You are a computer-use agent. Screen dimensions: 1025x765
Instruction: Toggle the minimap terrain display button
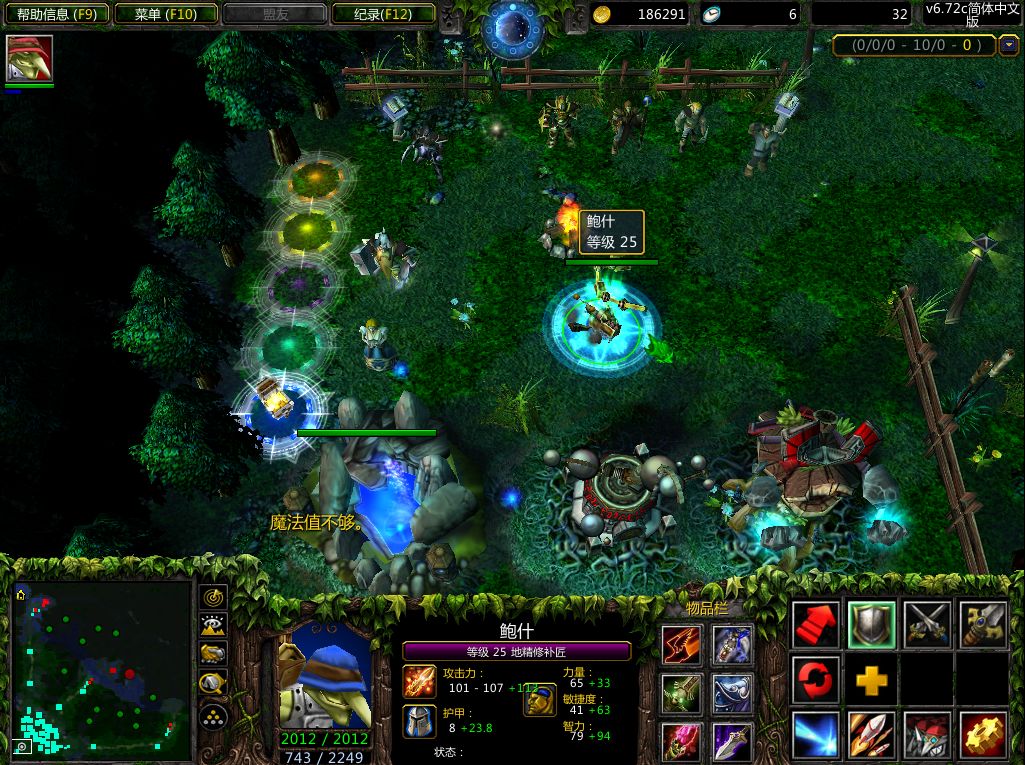click(213, 626)
